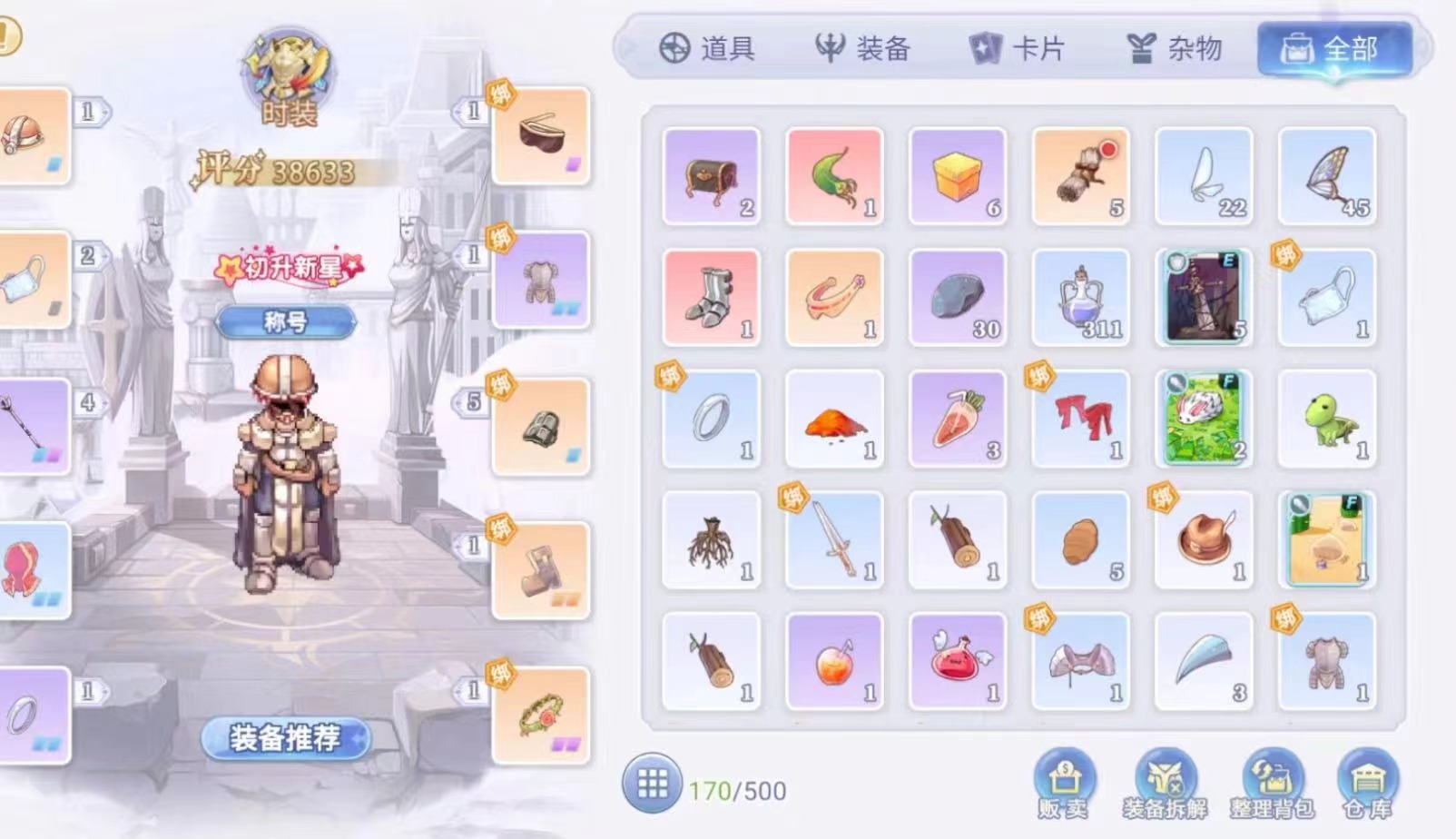Click the 装备拆解 dismantle equipment button

(1165, 783)
